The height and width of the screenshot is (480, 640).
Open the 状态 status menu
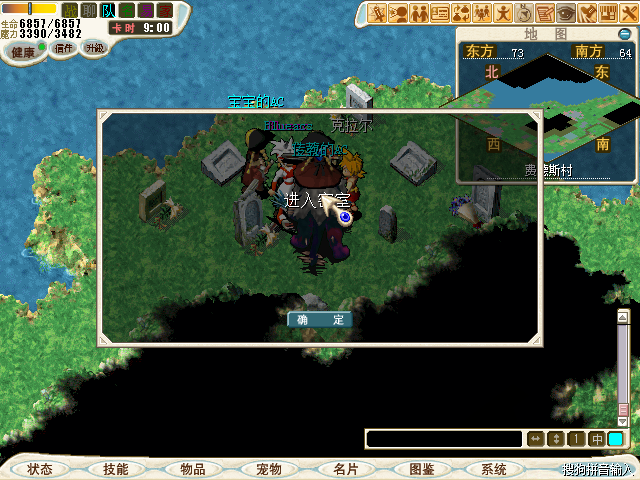pyautogui.click(x=40, y=469)
